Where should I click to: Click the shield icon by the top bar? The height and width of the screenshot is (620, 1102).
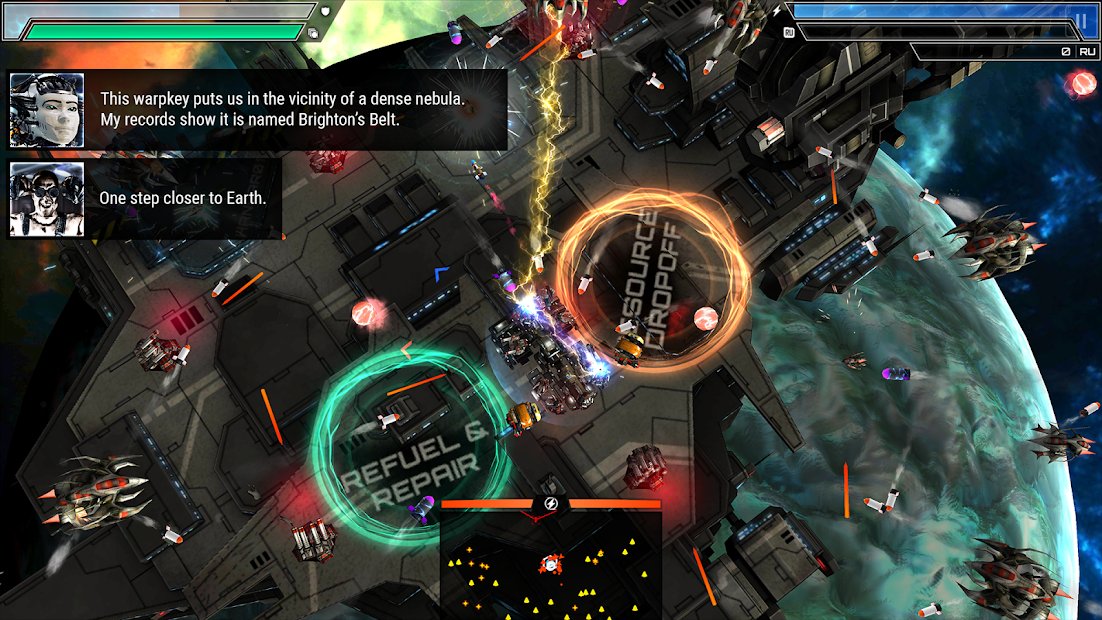tap(326, 11)
